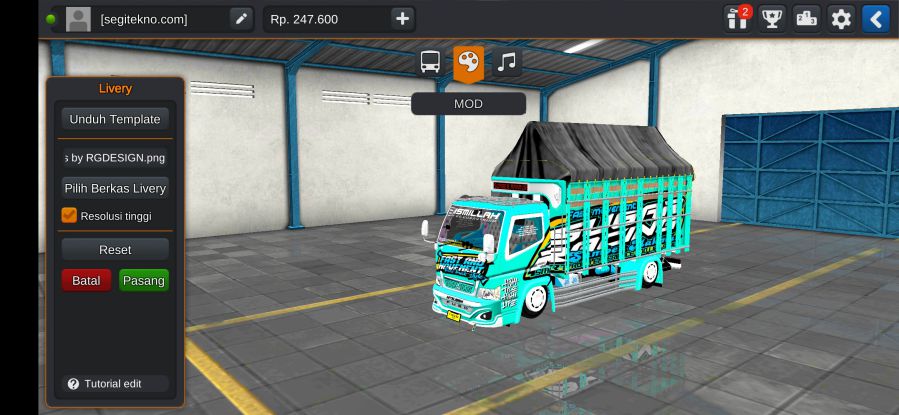
Task: Reset the livery
Action: pyautogui.click(x=115, y=250)
